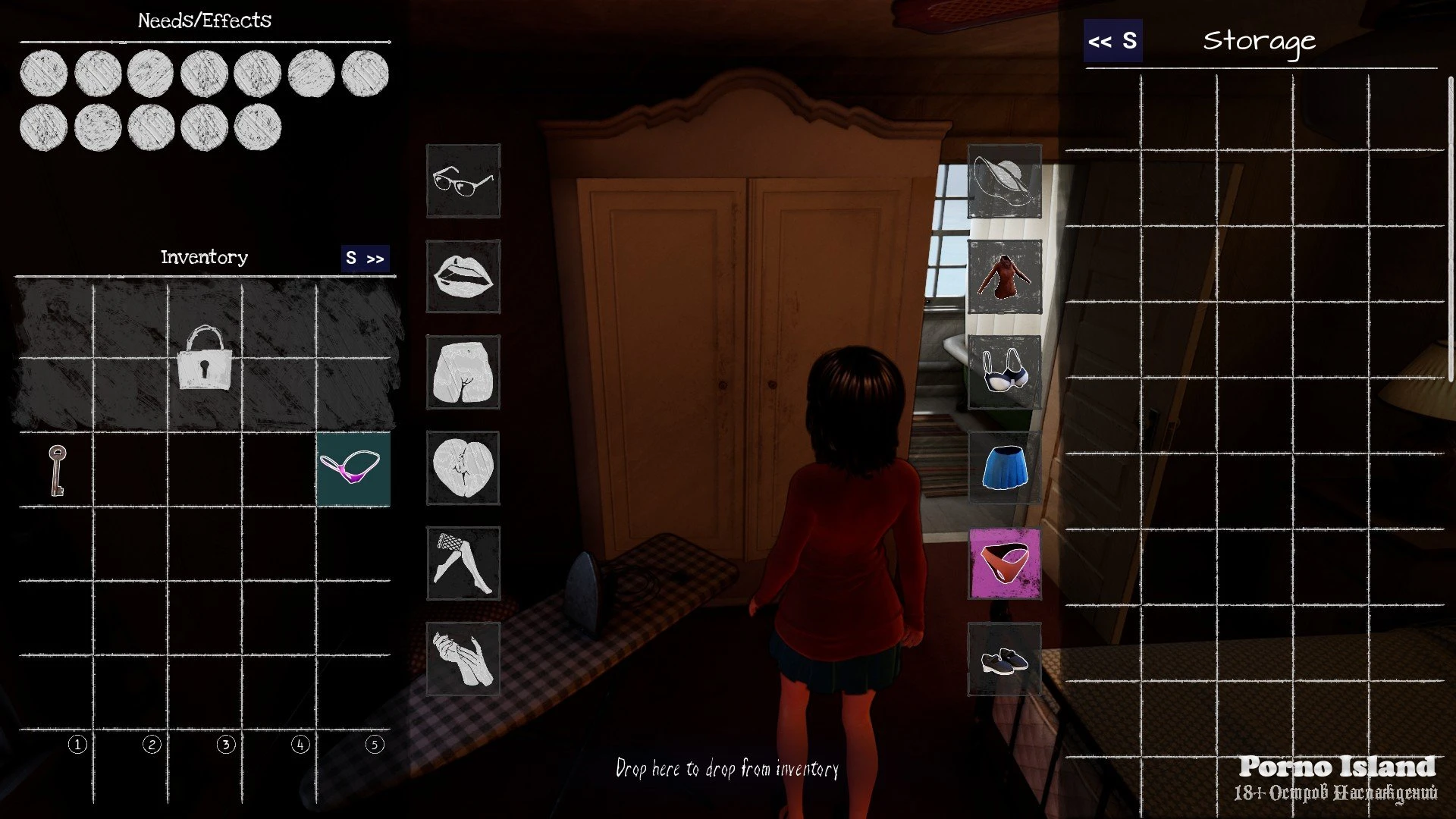Click the sun hat equipment slot

tap(1004, 181)
